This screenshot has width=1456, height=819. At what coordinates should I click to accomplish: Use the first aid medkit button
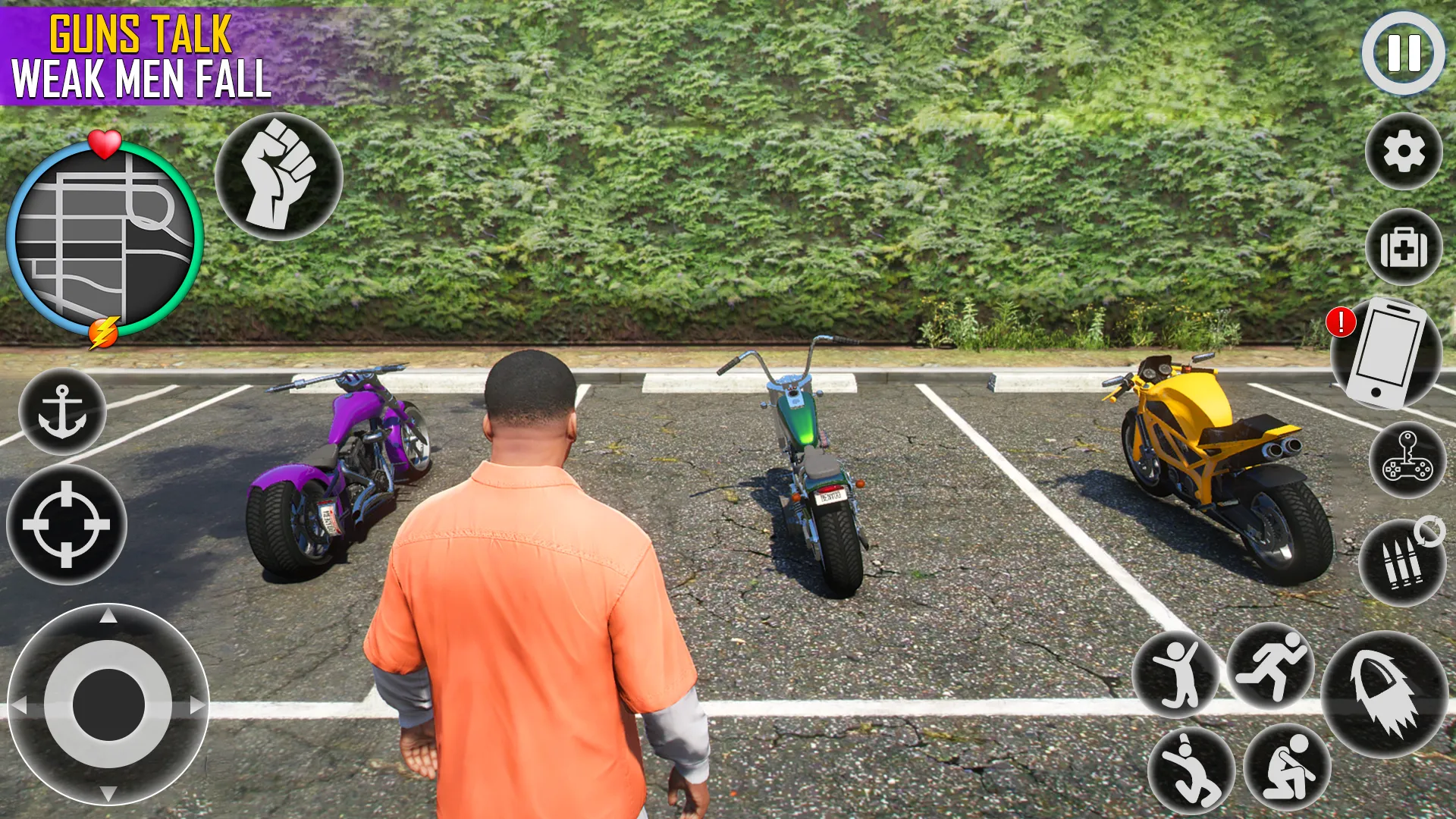tap(1404, 247)
